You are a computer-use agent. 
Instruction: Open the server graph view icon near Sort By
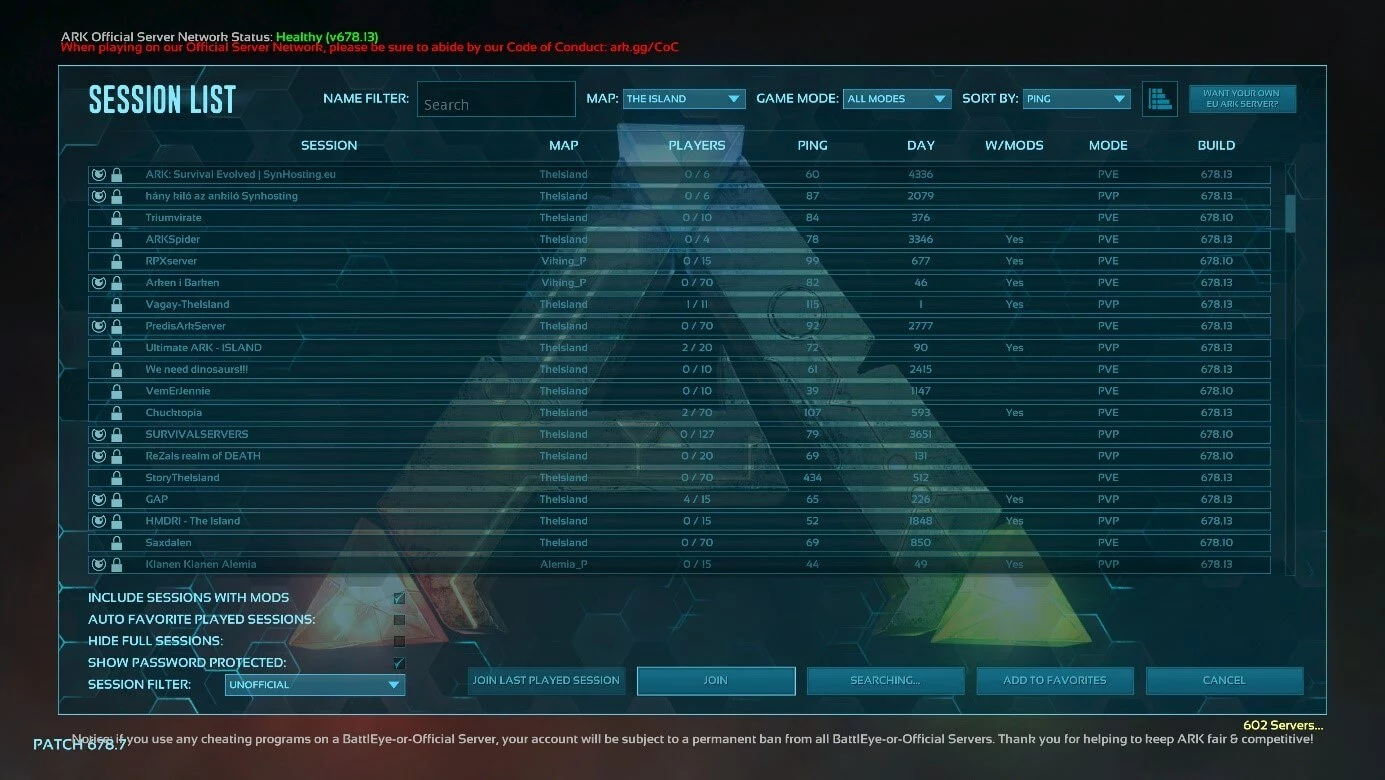click(x=1159, y=98)
